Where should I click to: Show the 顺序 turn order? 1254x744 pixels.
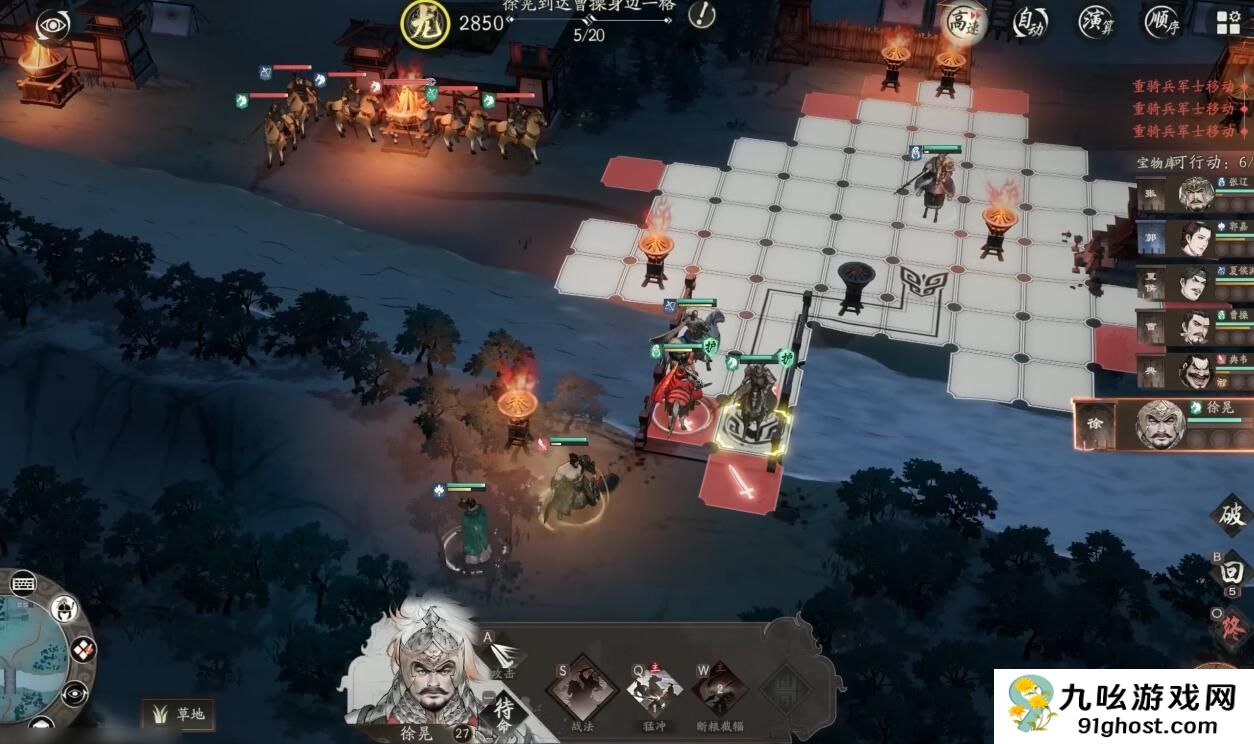click(1164, 23)
